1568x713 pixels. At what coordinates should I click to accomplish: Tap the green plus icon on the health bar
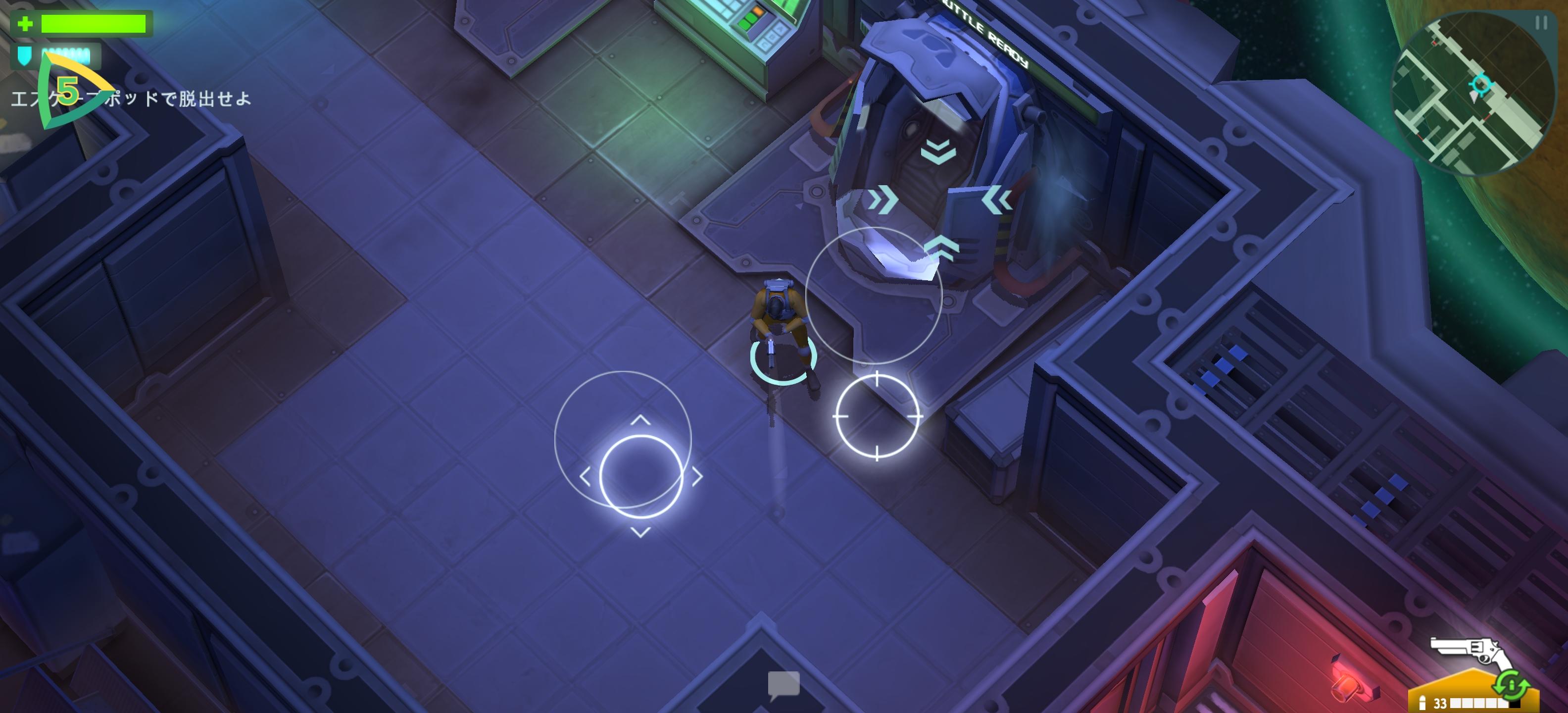(24, 24)
